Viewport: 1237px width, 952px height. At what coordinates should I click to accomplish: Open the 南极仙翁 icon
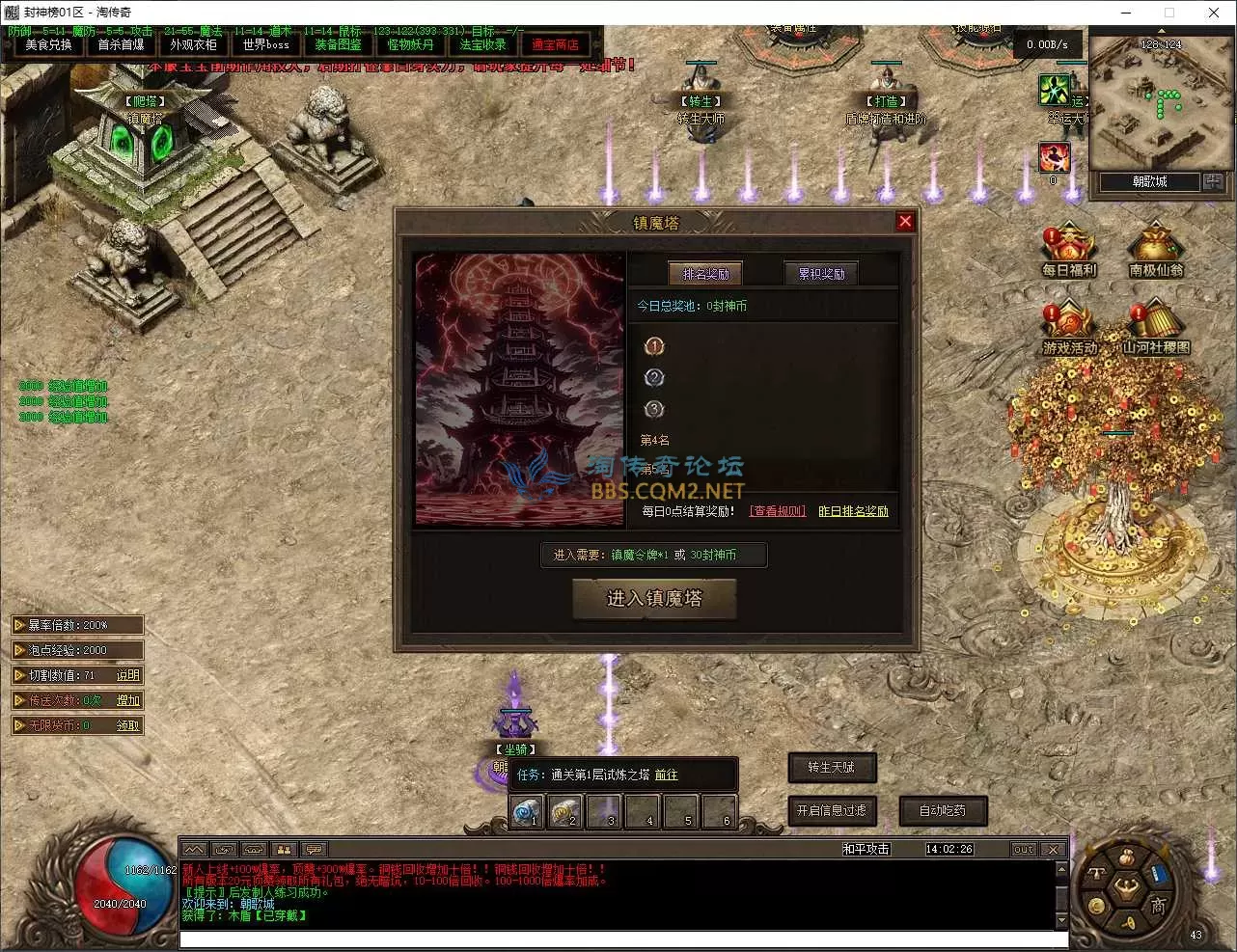(x=1155, y=251)
